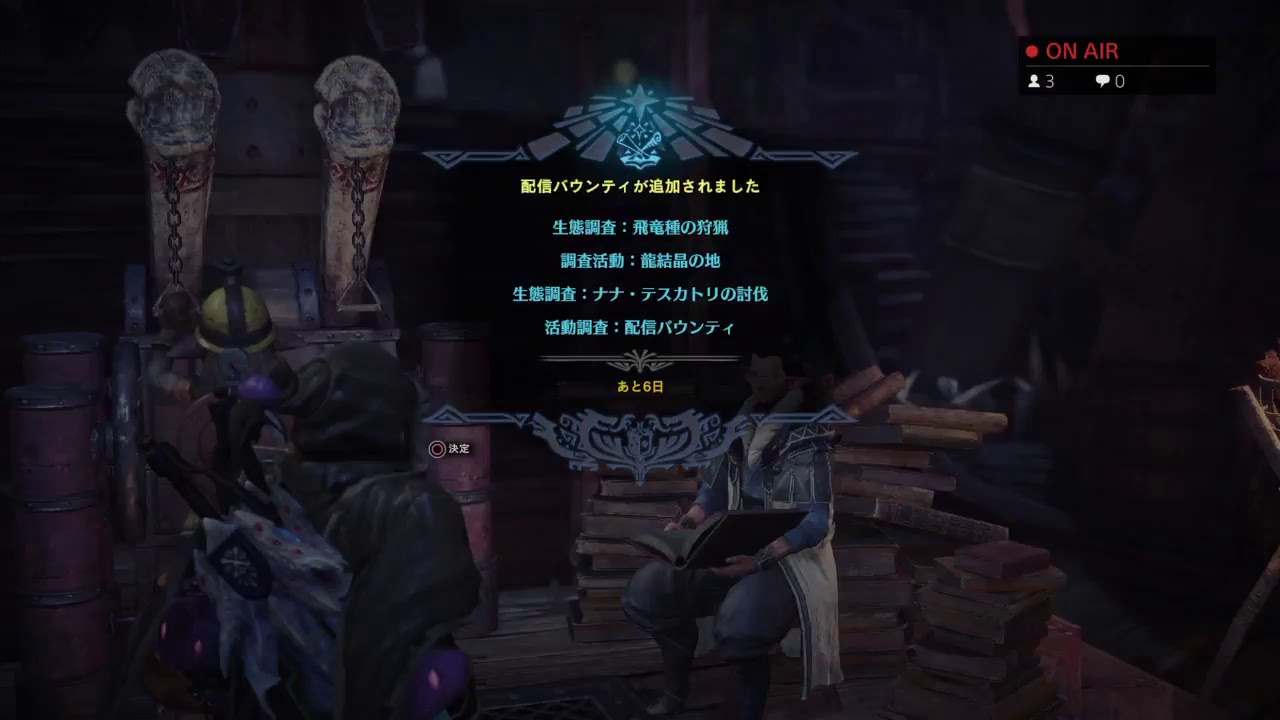Click the winged flourish under the bounty list

[640, 435]
